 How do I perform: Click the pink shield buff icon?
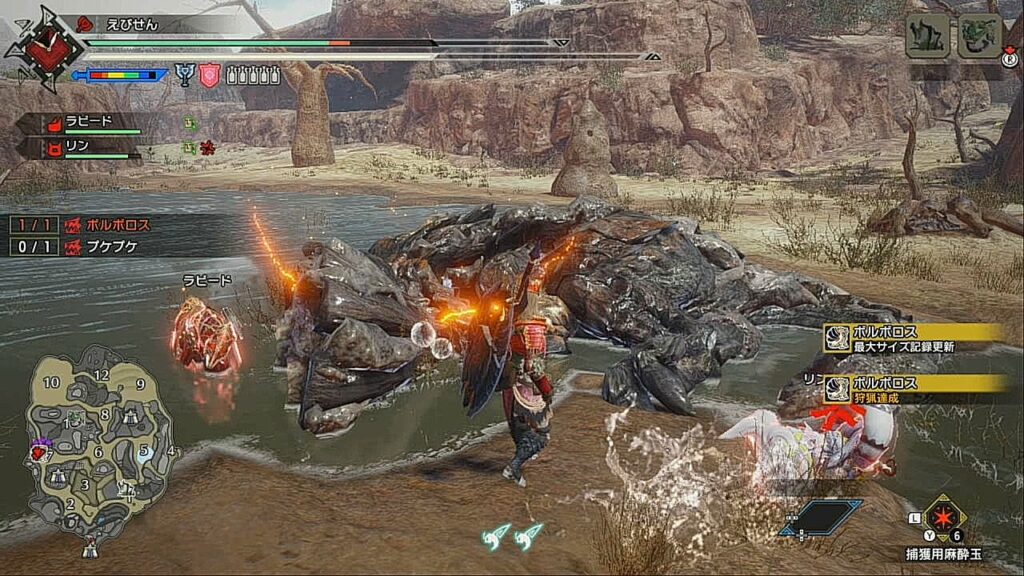(209, 75)
